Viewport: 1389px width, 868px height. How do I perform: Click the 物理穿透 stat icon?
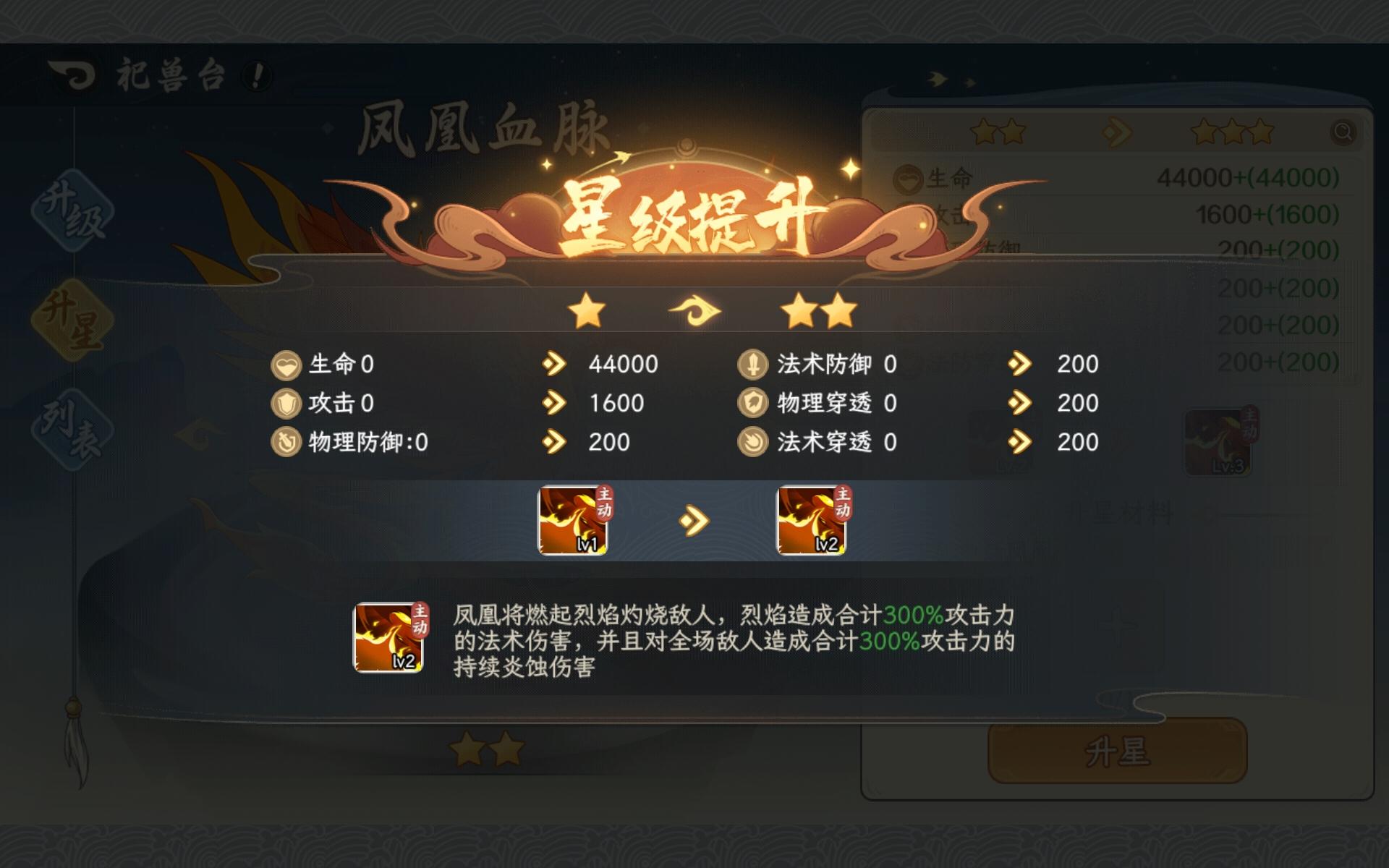coord(752,404)
